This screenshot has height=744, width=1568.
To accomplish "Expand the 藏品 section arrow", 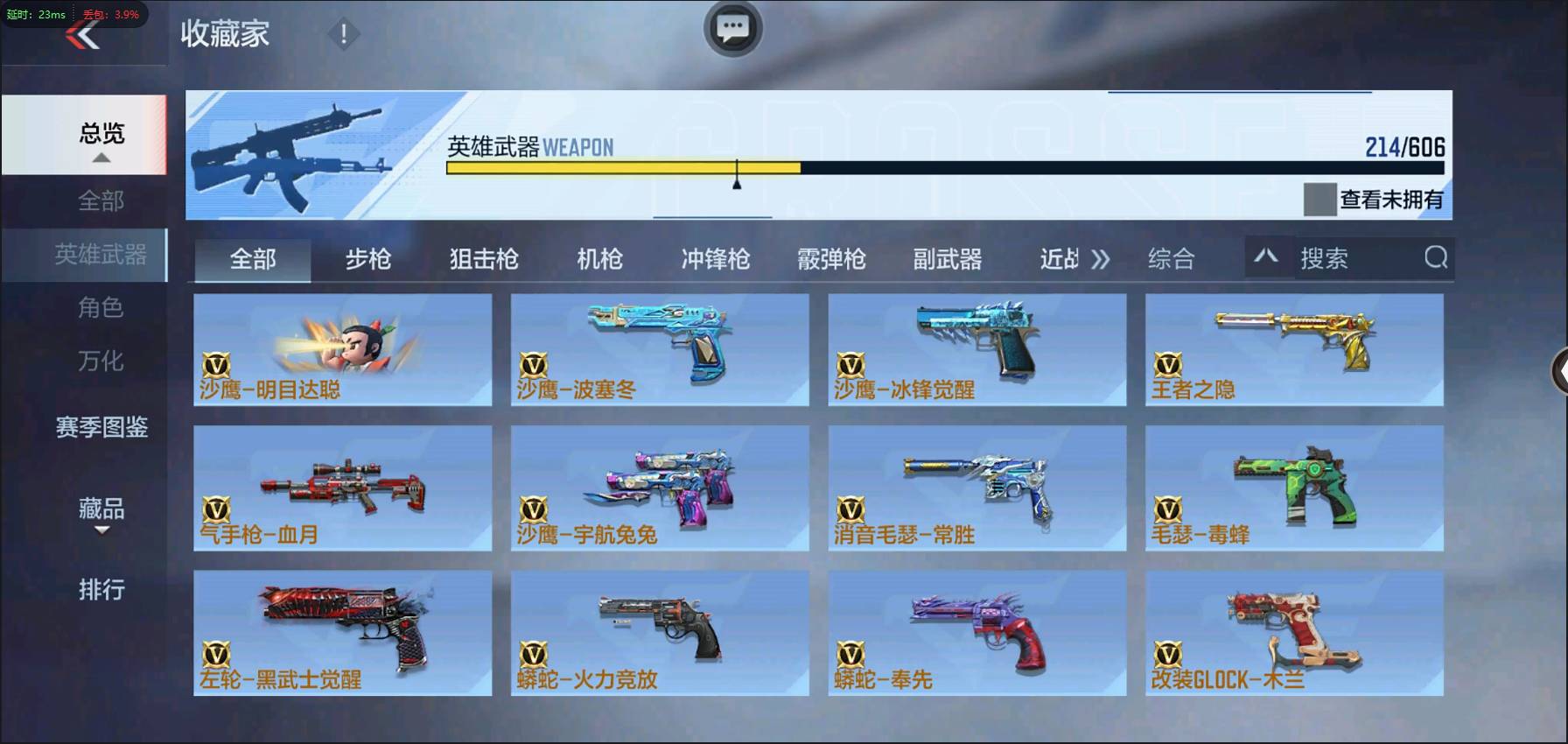I will pyautogui.click(x=104, y=530).
